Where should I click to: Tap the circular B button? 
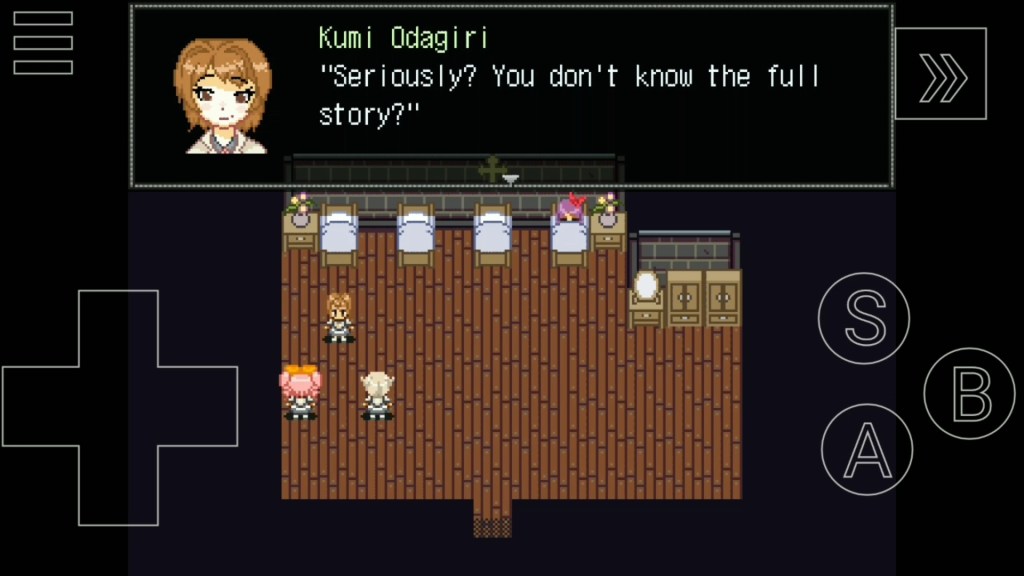coord(969,393)
